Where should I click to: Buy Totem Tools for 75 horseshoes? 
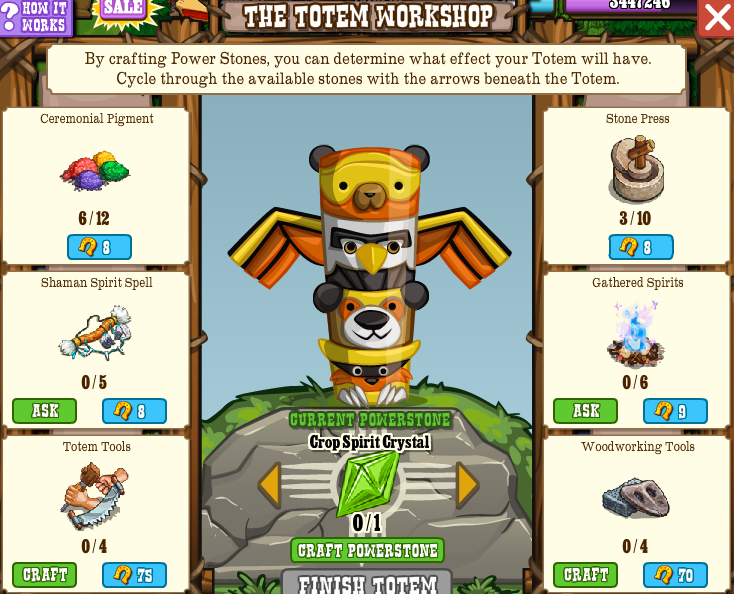pyautogui.click(x=134, y=575)
